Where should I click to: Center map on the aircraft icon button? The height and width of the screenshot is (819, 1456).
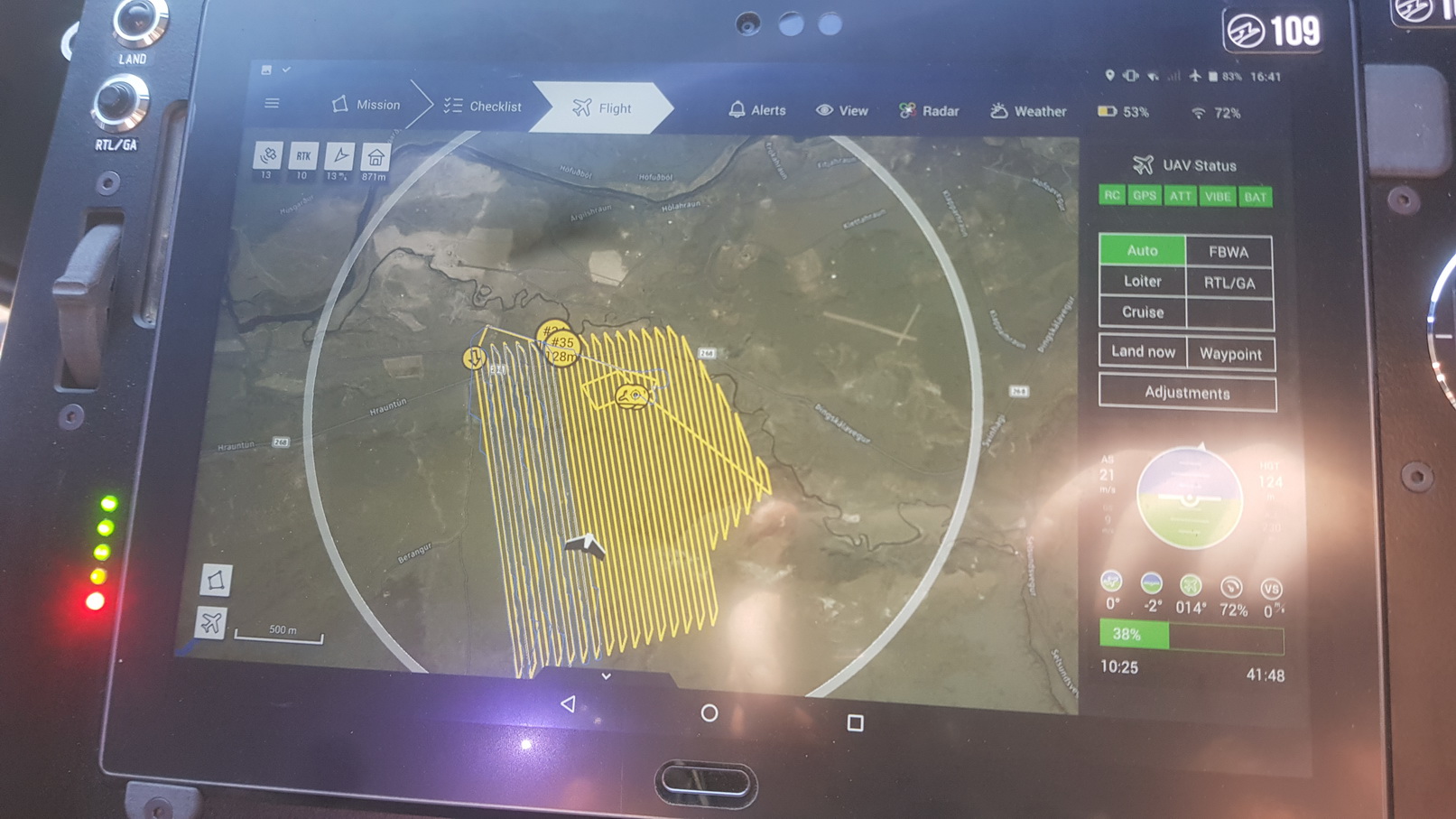pos(211,622)
